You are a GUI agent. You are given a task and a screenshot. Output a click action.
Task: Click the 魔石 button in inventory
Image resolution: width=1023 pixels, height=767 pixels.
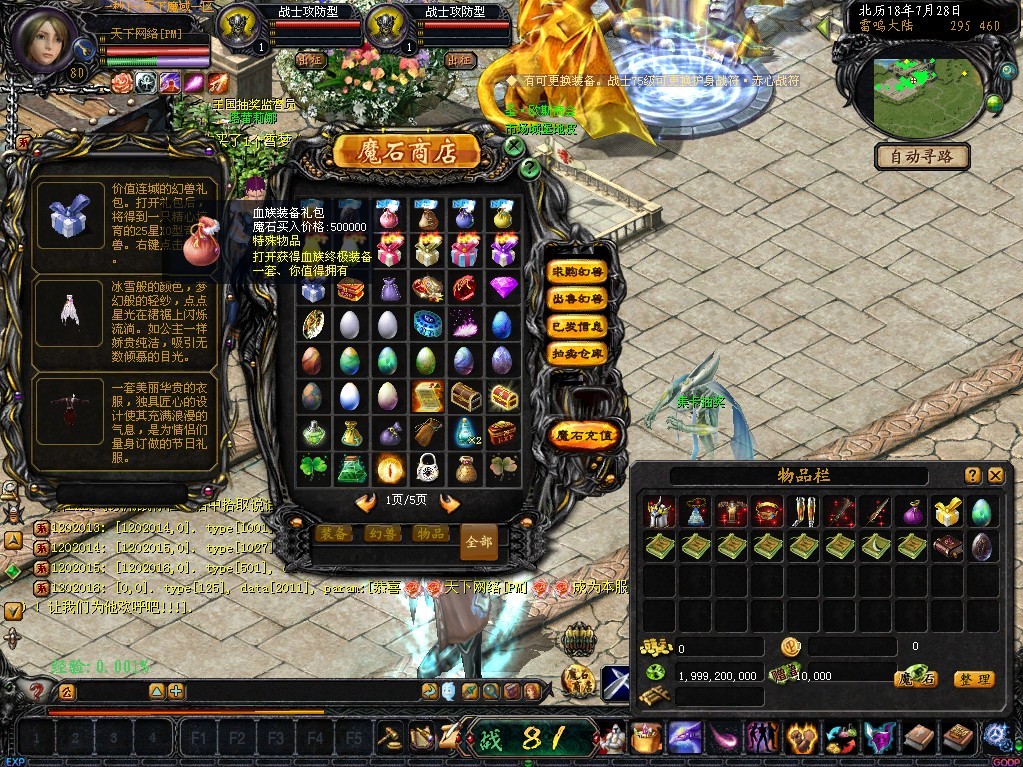[x=915, y=679]
